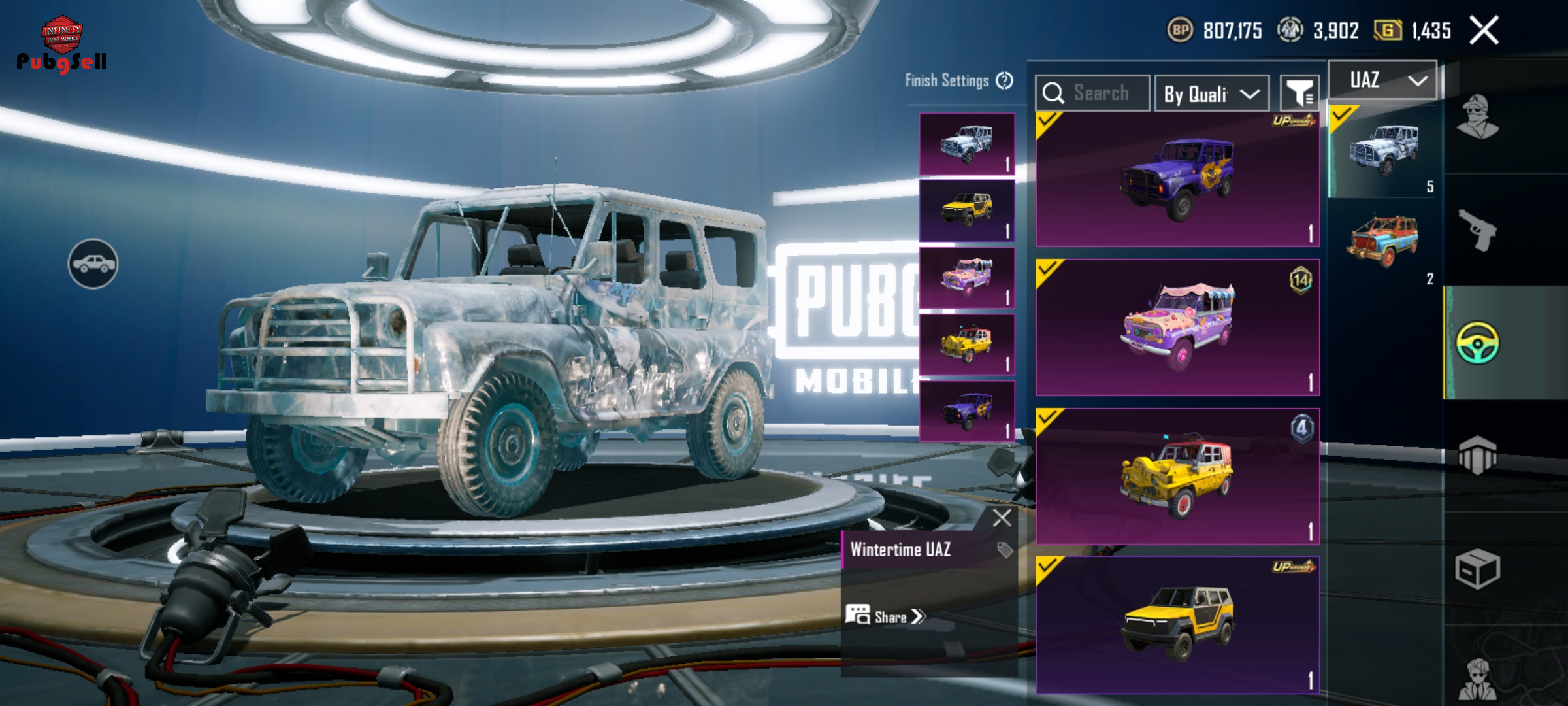Select the large yellow cartoon UAZ card
The width and height of the screenshot is (1568, 706).
(x=1177, y=477)
